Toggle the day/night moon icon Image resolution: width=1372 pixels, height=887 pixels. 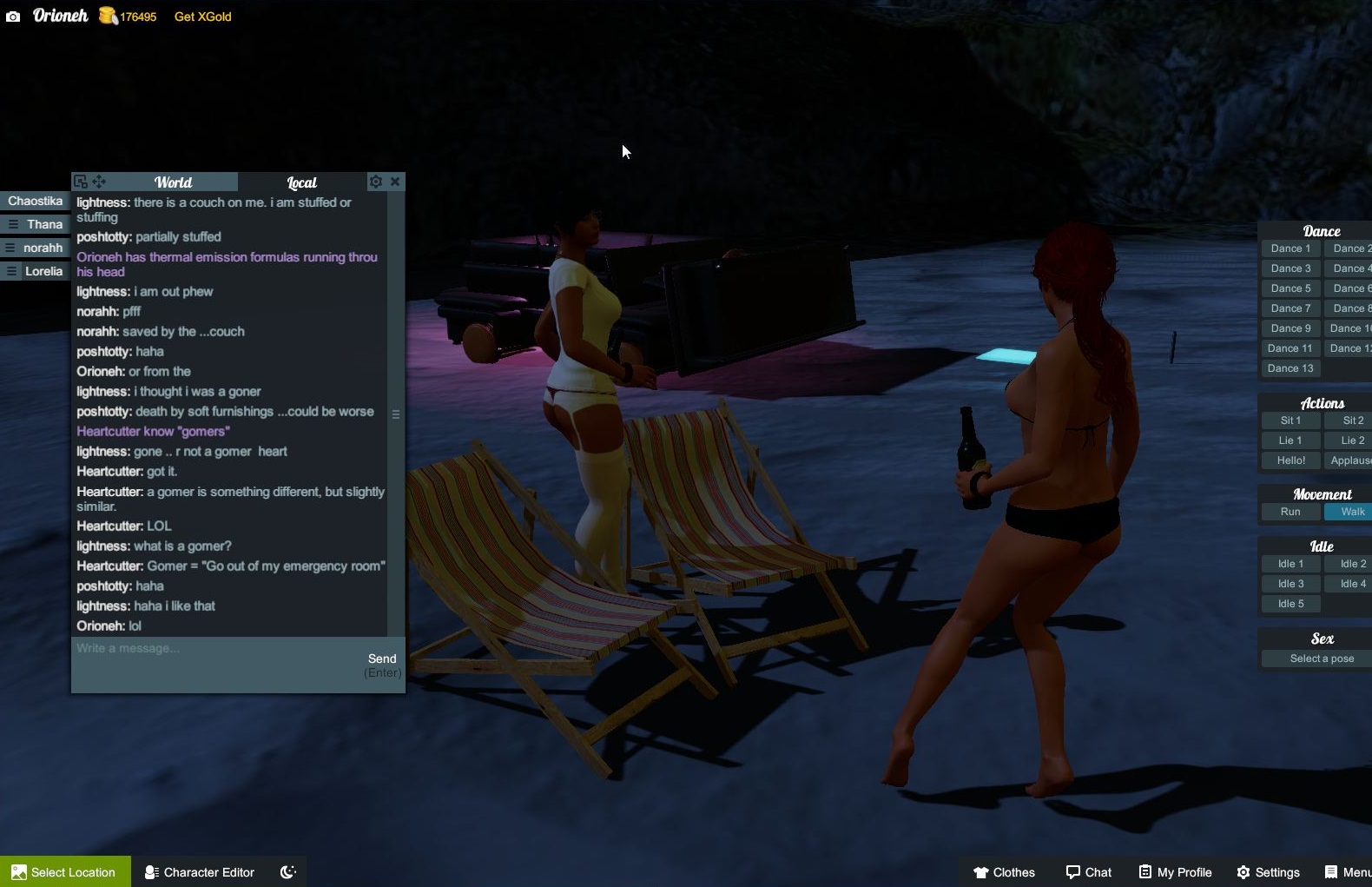(x=288, y=872)
